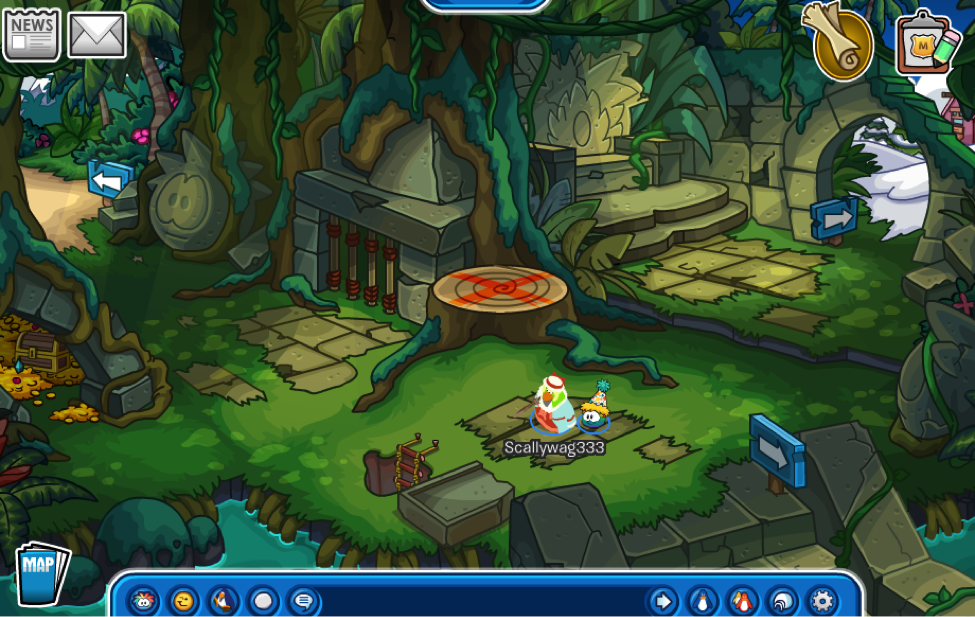This screenshot has height=617, width=975.
Task: Open the newspaper from the News icon
Action: click(31, 35)
